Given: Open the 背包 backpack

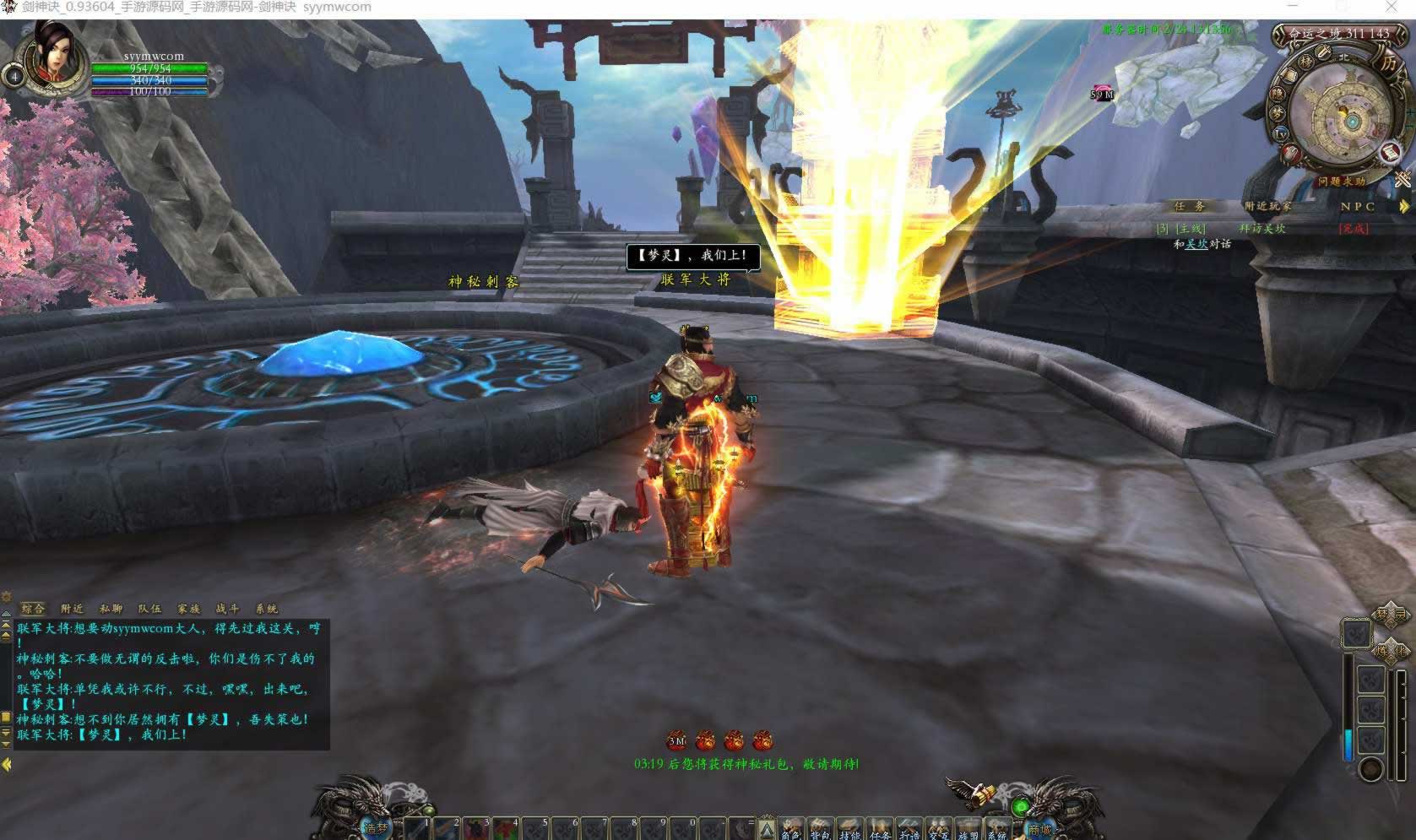Looking at the screenshot, I should 821,830.
